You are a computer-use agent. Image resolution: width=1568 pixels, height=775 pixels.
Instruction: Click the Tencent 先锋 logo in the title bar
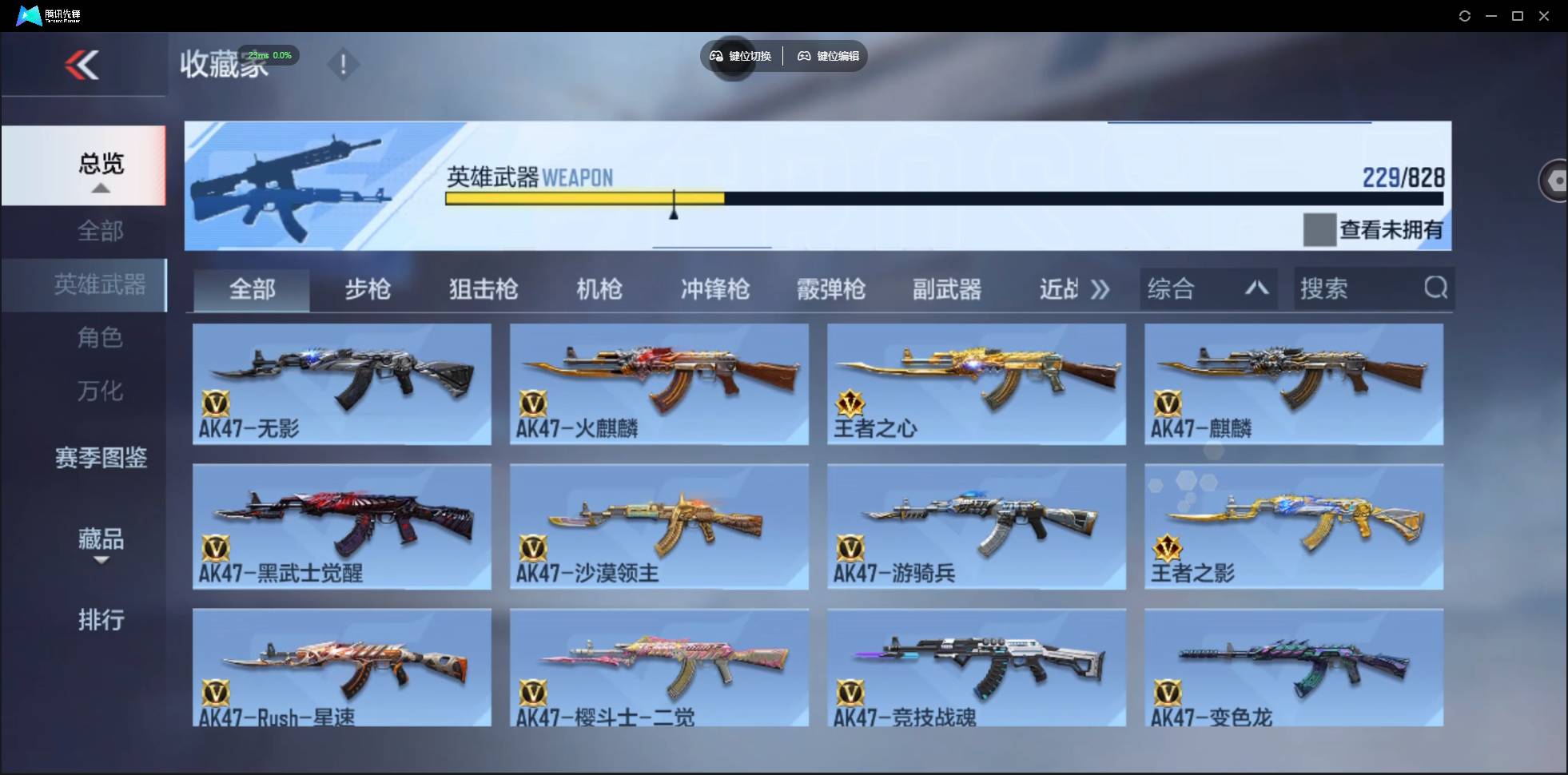(x=30, y=14)
